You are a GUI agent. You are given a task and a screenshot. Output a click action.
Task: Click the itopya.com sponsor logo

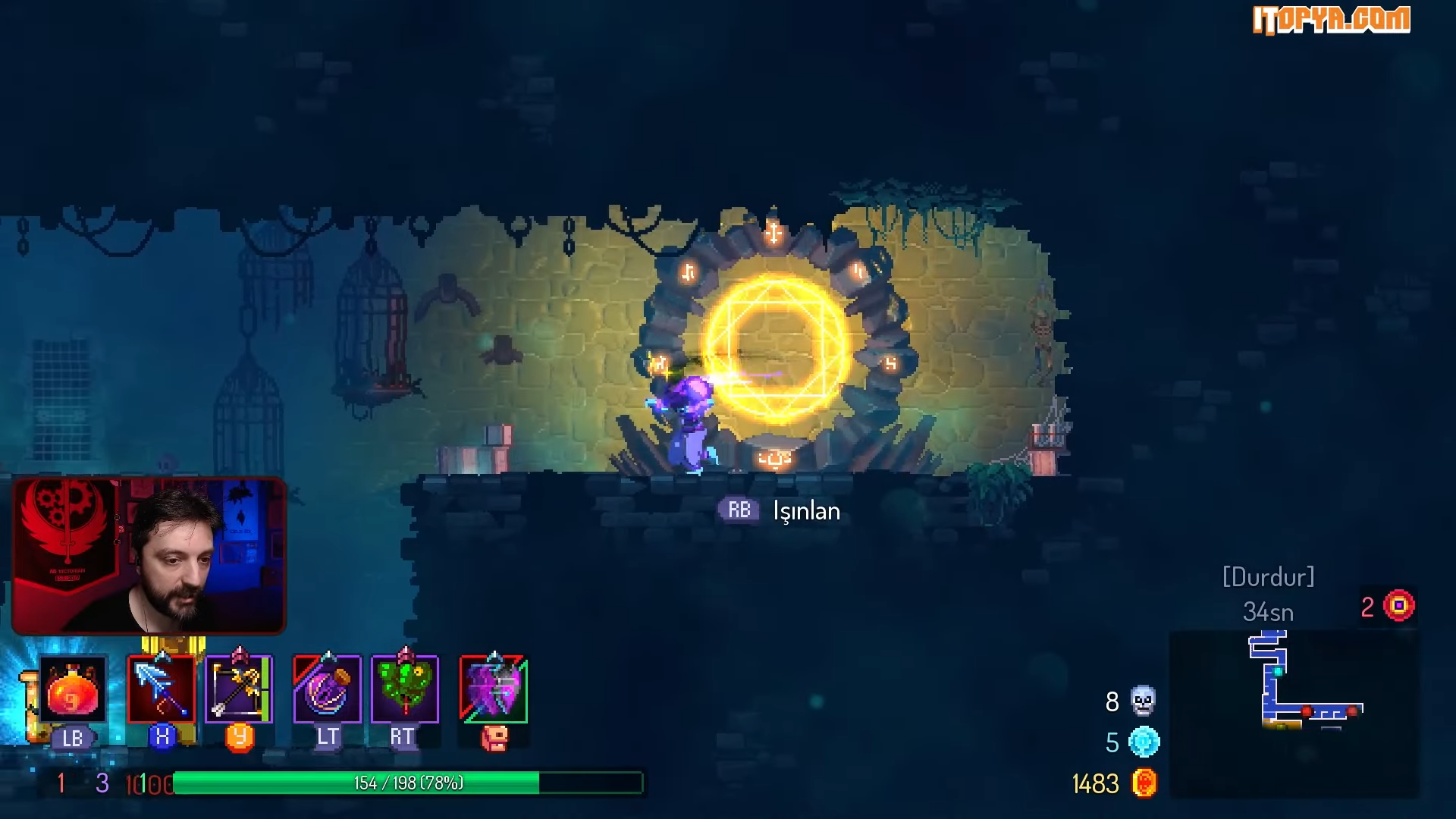[x=1331, y=20]
